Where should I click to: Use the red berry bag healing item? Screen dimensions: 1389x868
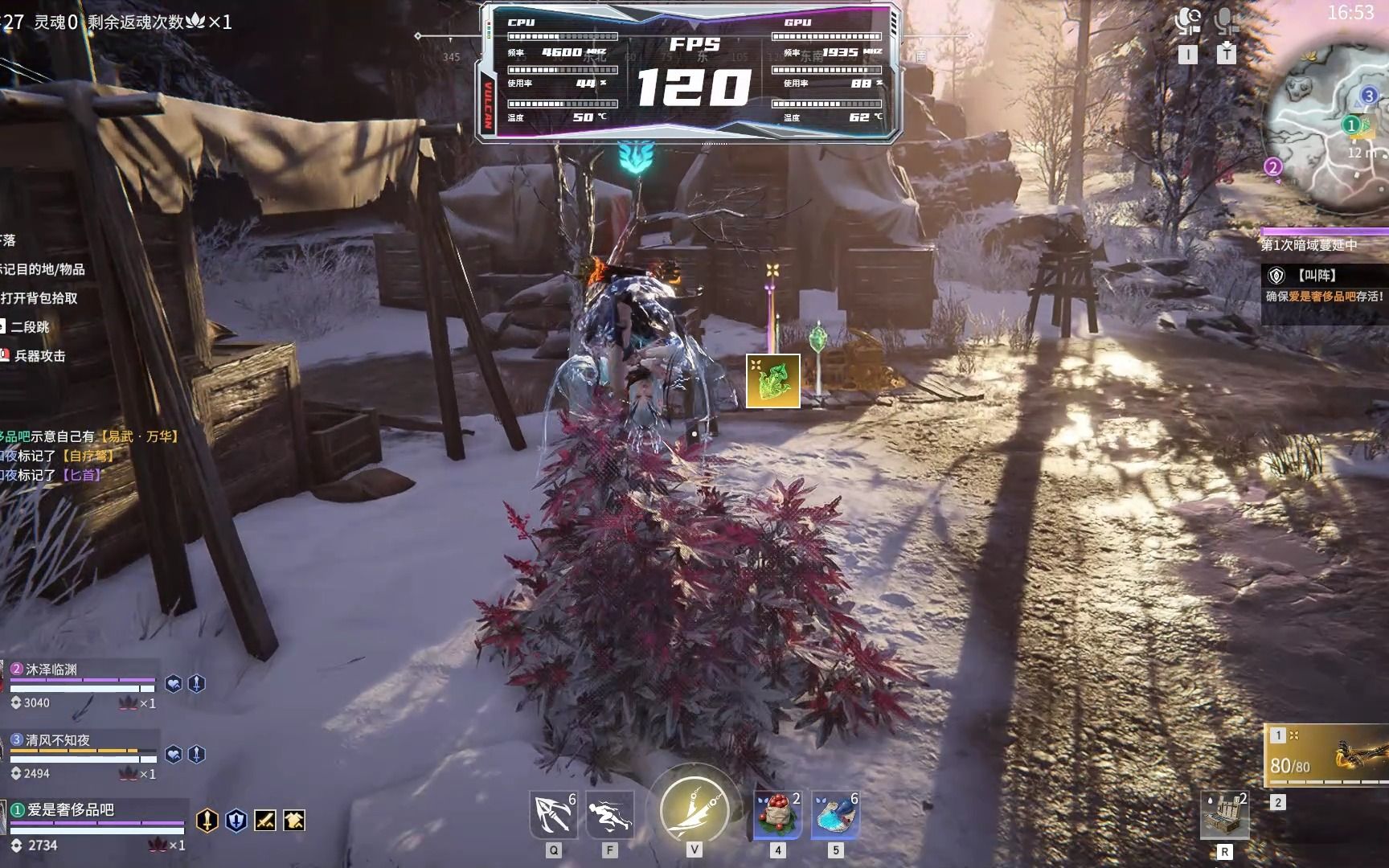click(777, 816)
